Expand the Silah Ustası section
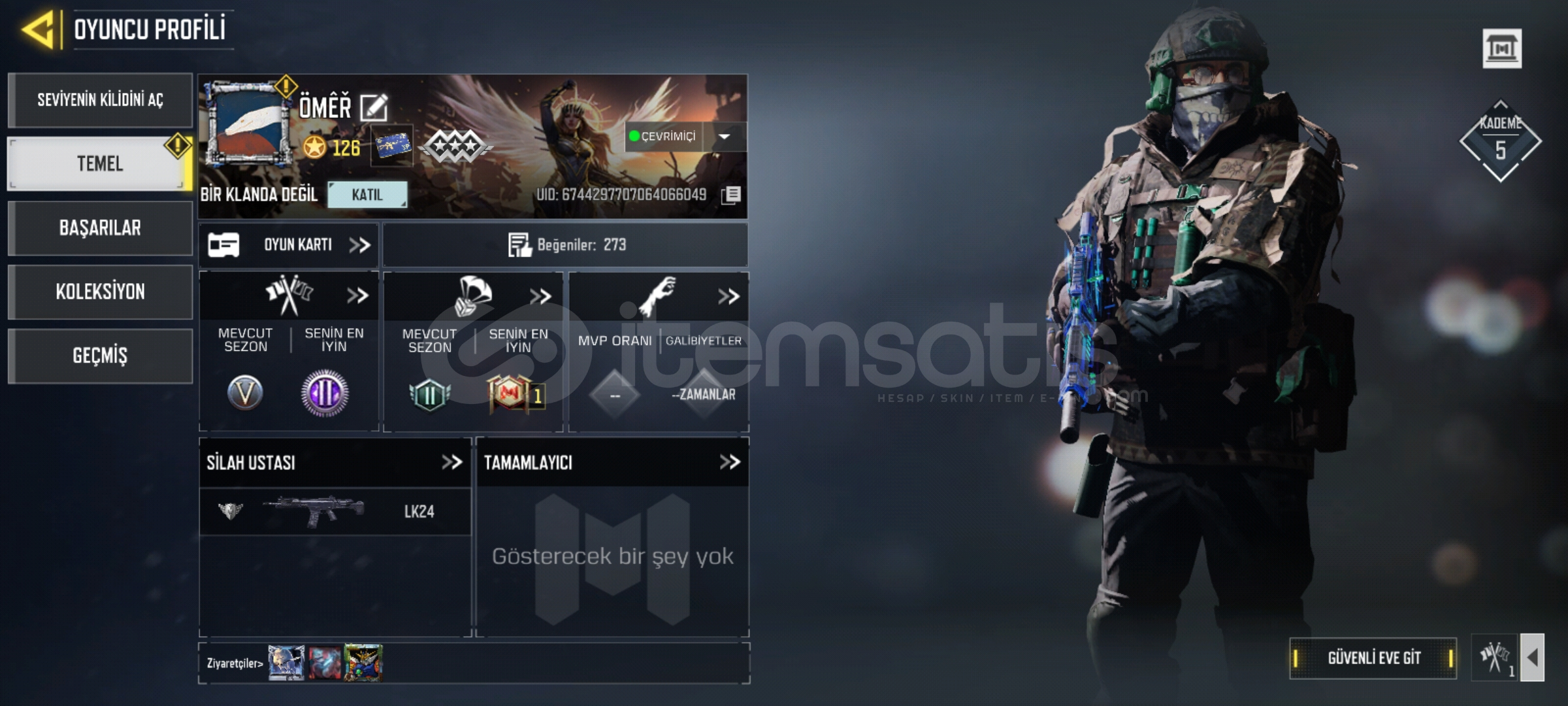The width and height of the screenshot is (1568, 706). [x=452, y=462]
